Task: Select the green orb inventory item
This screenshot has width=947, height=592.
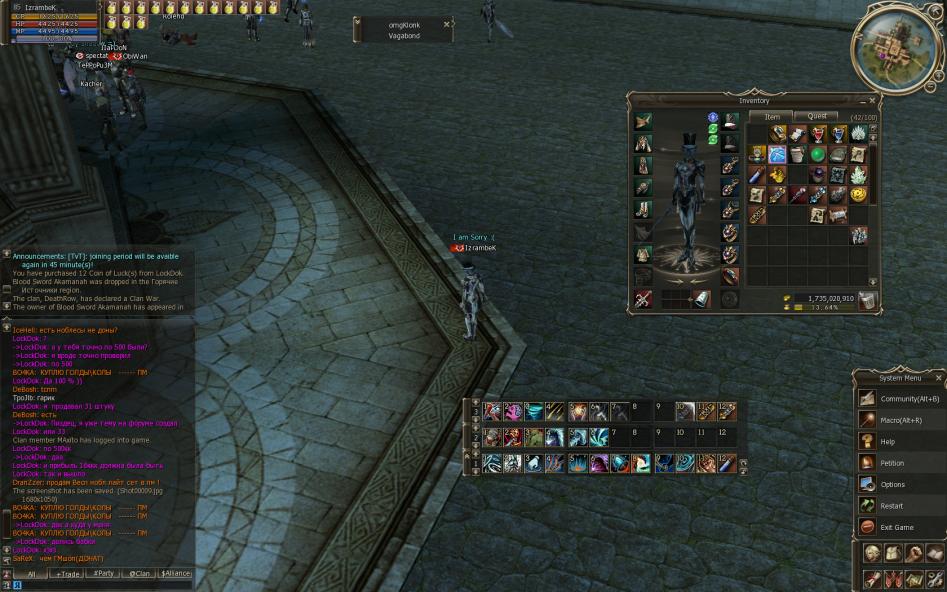Action: pyautogui.click(x=817, y=155)
